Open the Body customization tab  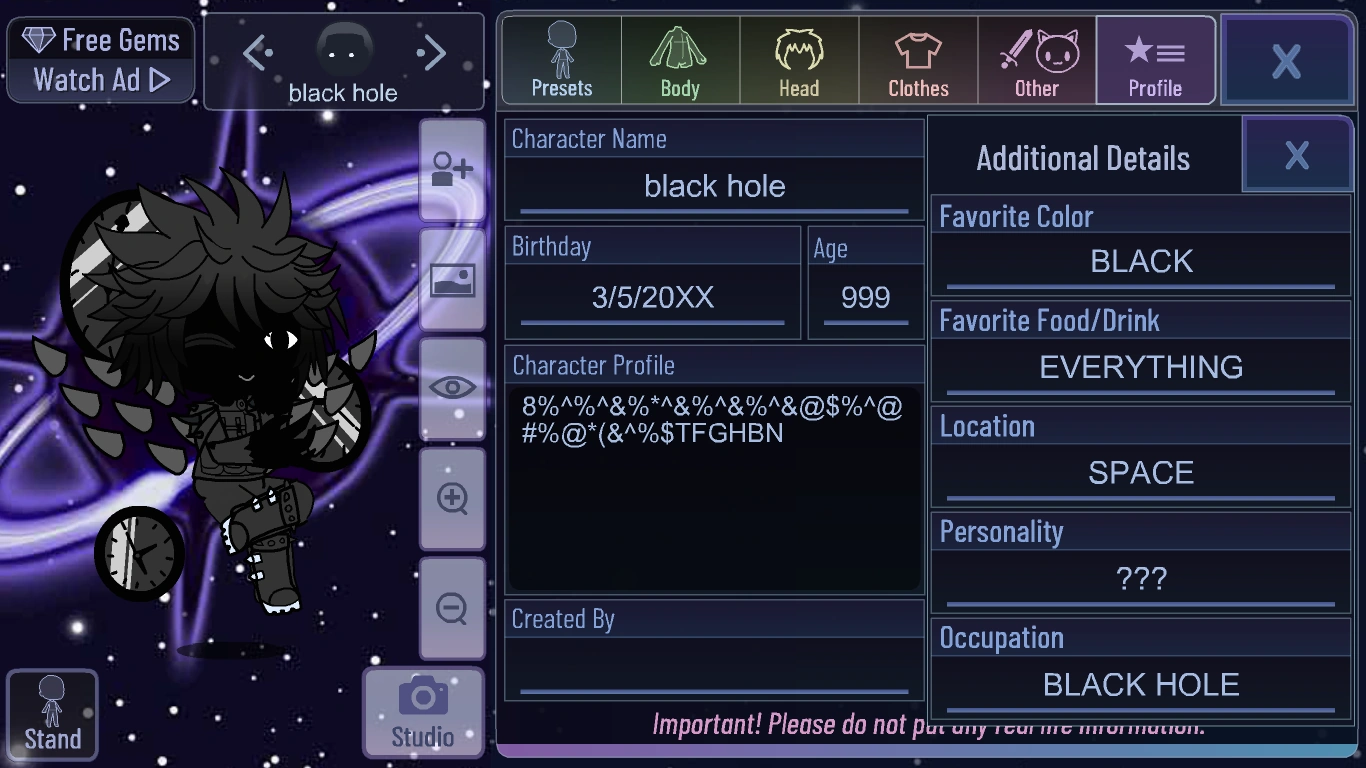(x=679, y=60)
